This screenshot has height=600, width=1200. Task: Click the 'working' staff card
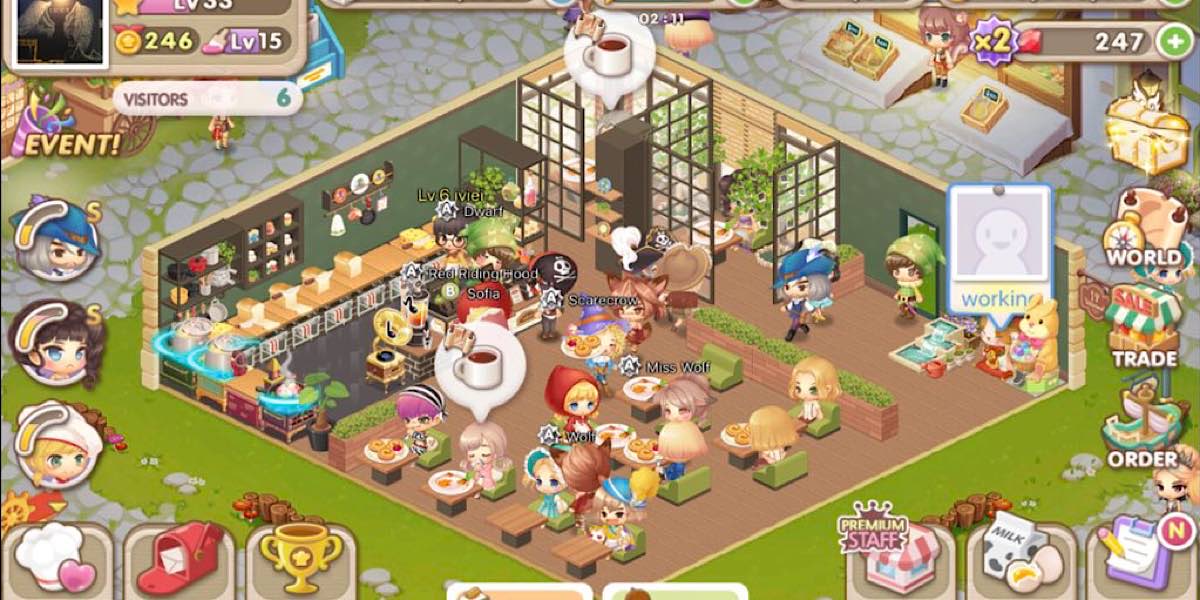(999, 250)
